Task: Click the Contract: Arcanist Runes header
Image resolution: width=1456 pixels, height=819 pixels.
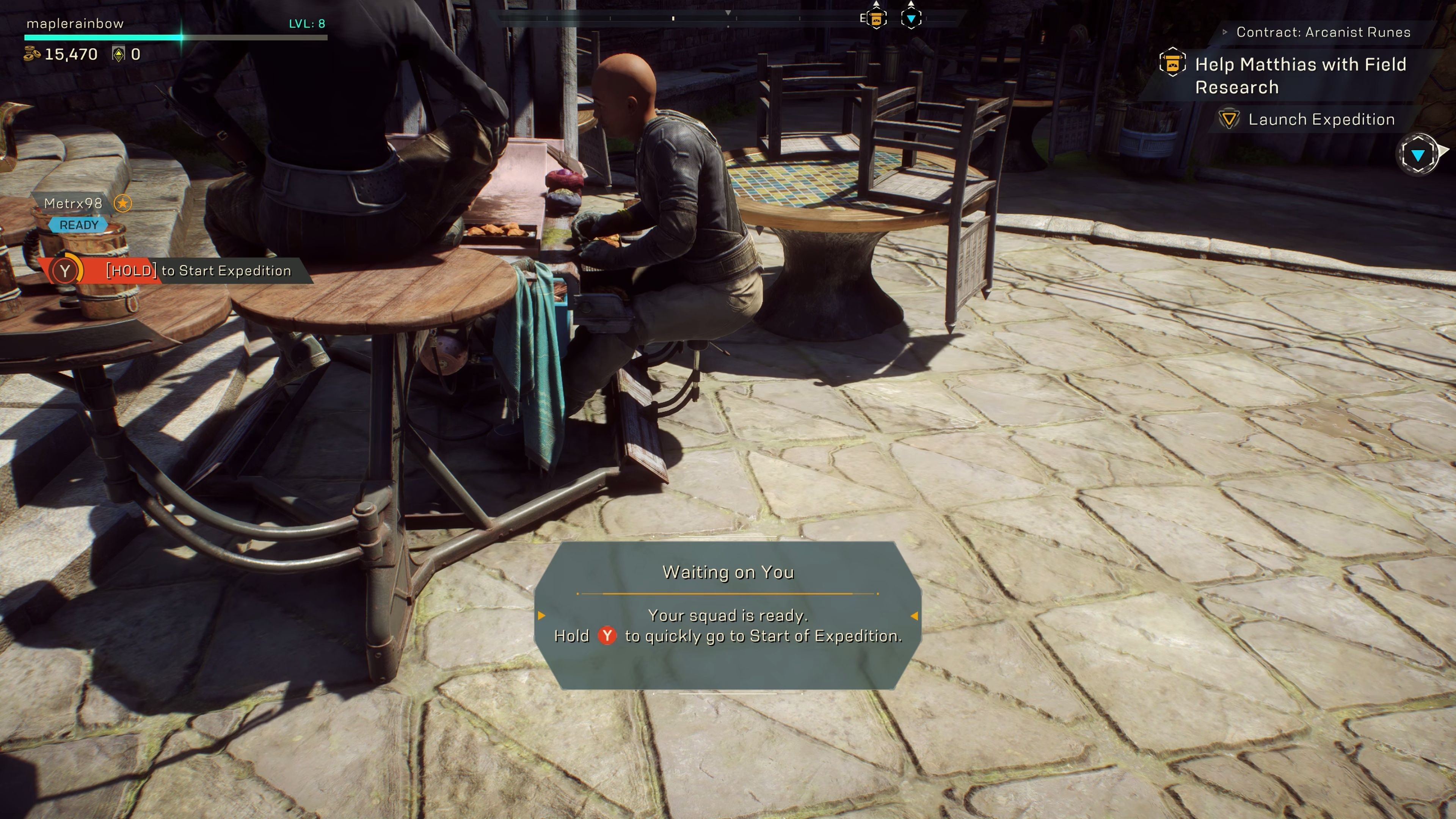Action: tap(1323, 32)
